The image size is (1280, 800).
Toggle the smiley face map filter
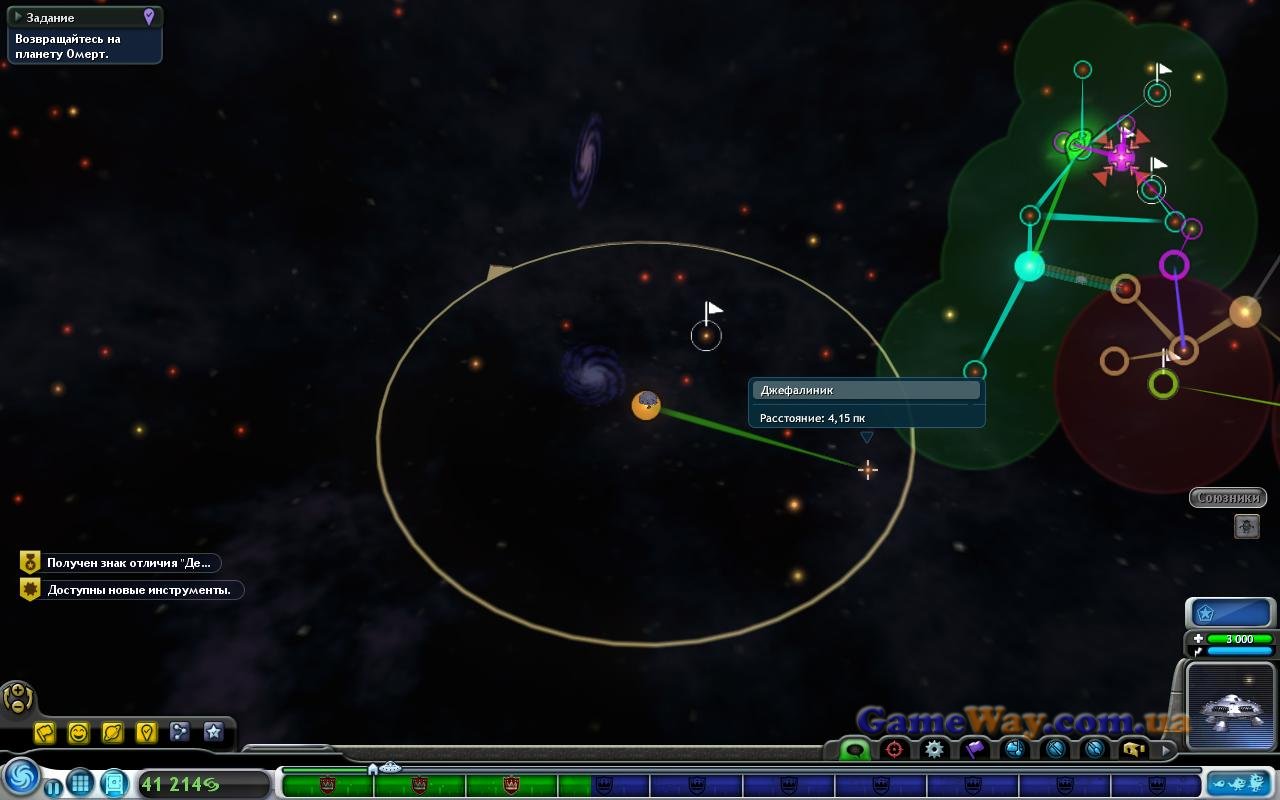click(x=79, y=733)
